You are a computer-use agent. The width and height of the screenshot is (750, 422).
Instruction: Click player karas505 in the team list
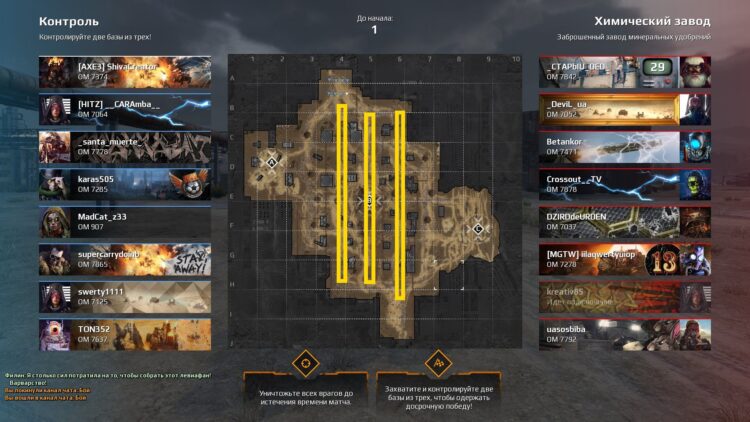click(125, 184)
